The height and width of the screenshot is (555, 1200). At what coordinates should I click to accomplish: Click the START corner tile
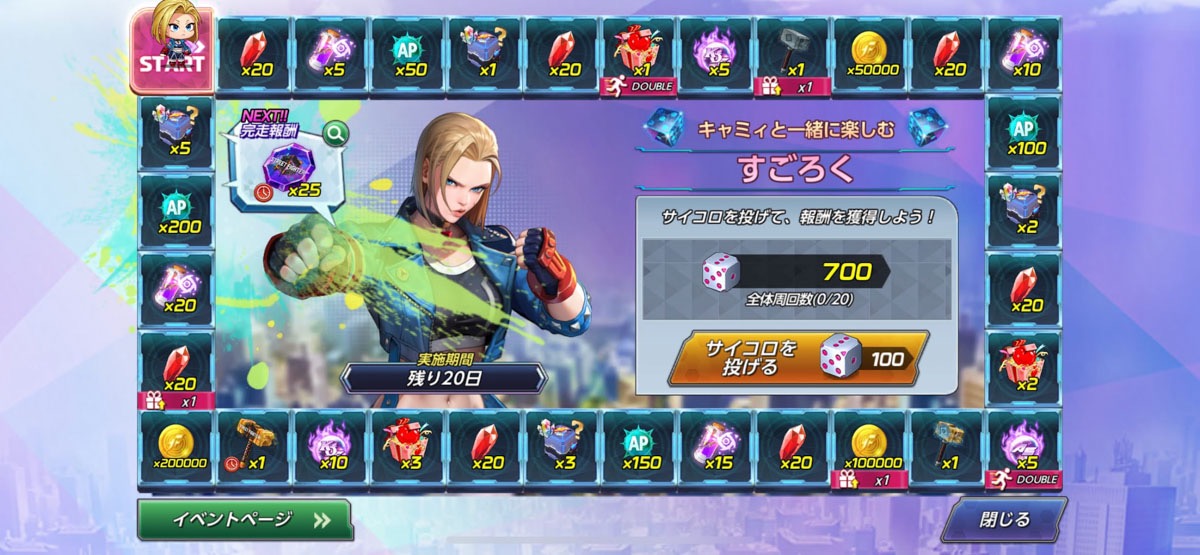pos(170,50)
